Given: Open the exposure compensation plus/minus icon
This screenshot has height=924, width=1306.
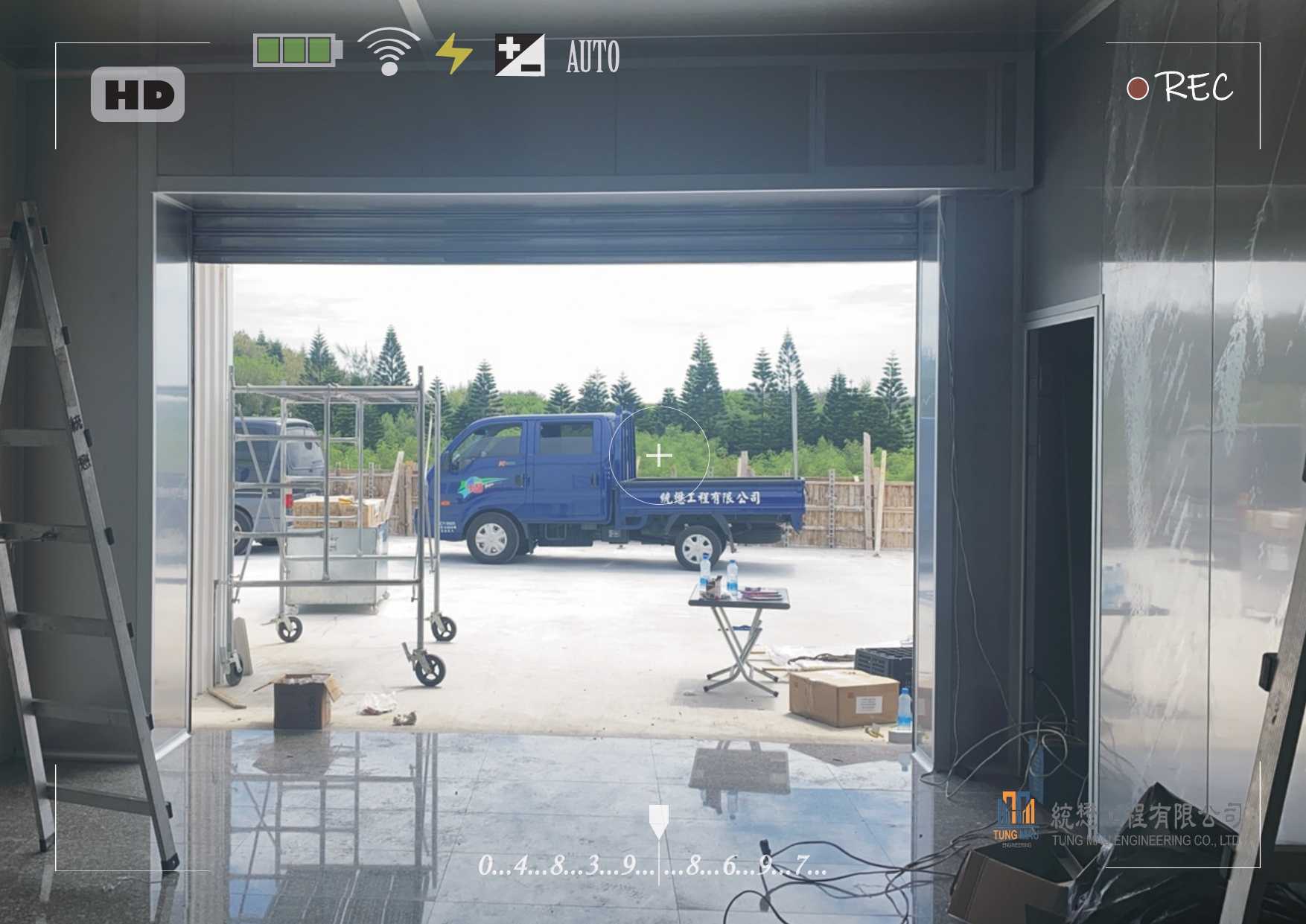Looking at the screenshot, I should coord(520,55).
